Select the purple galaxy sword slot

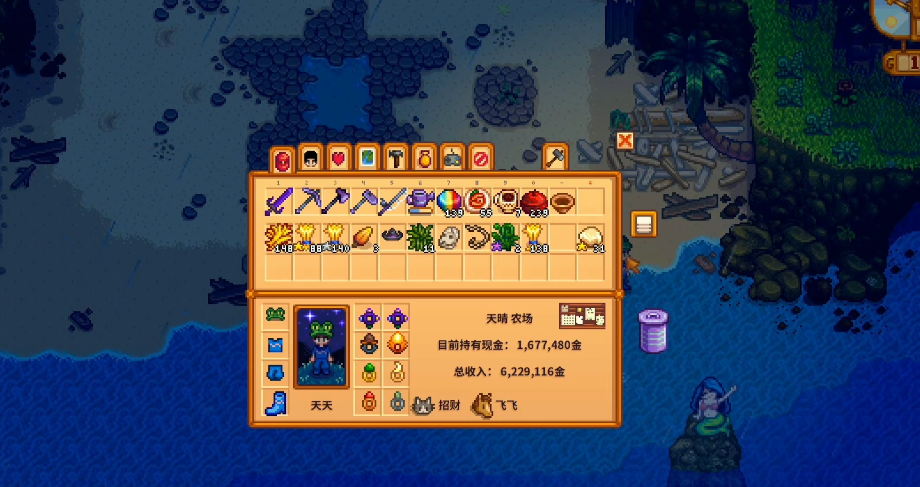point(278,202)
